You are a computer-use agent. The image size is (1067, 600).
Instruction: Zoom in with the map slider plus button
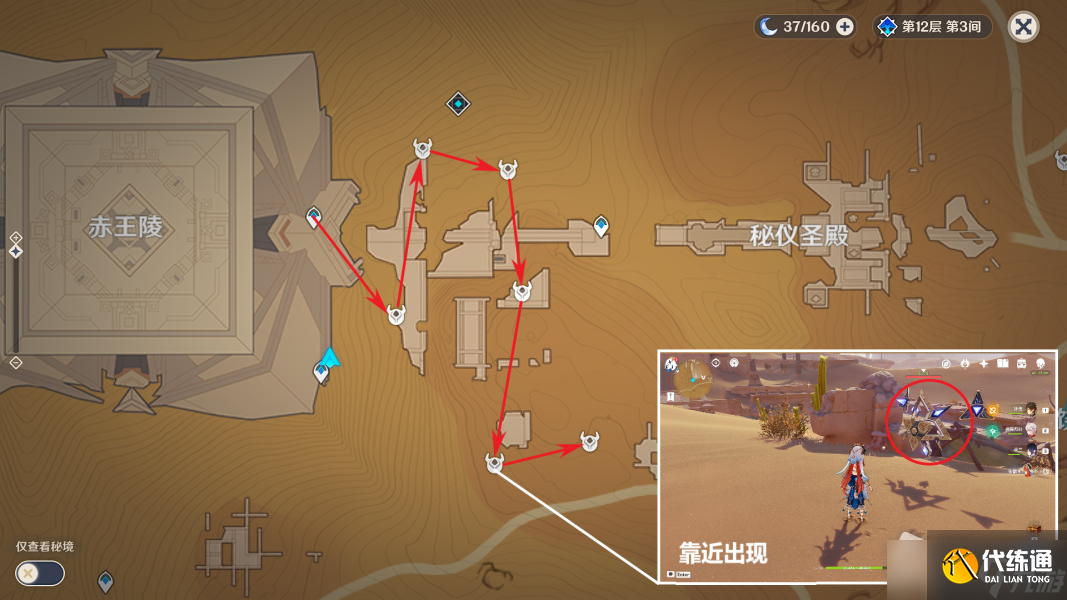(x=16, y=237)
